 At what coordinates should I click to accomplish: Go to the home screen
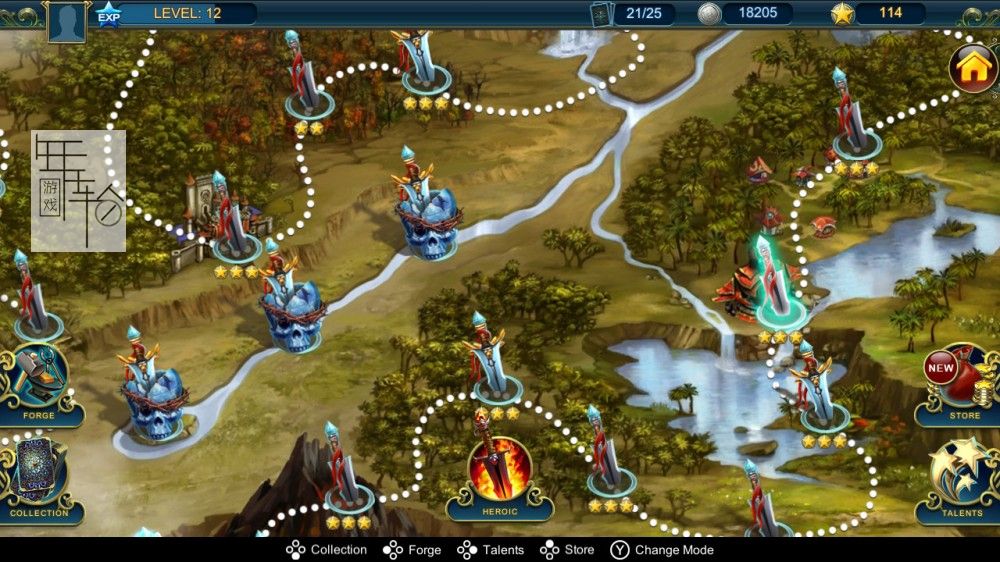pyautogui.click(x=972, y=68)
